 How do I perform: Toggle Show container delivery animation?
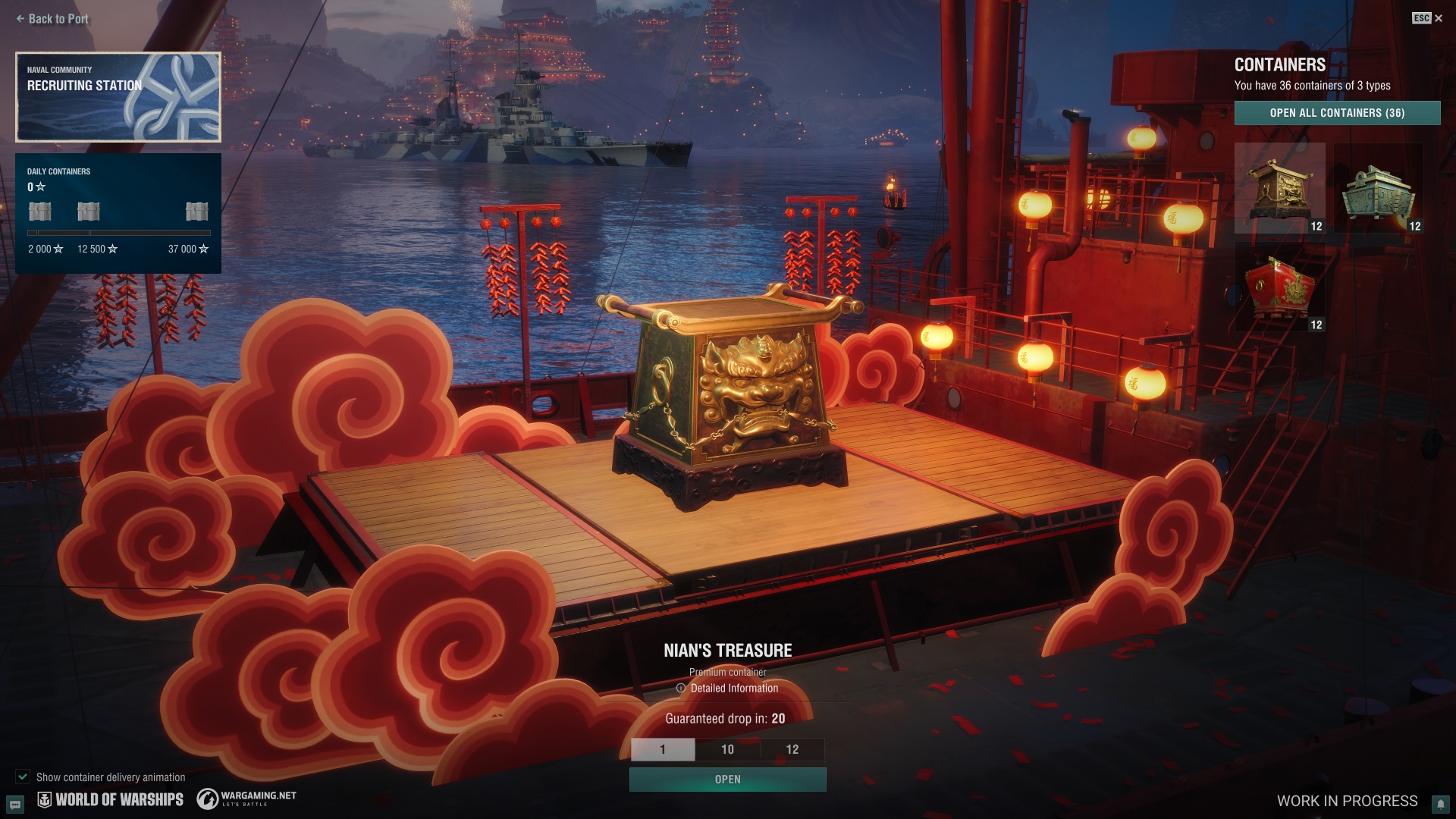[23, 777]
